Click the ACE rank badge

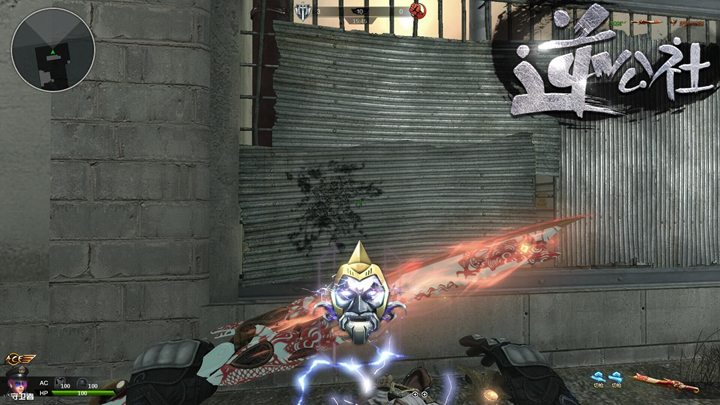[x=19, y=359]
